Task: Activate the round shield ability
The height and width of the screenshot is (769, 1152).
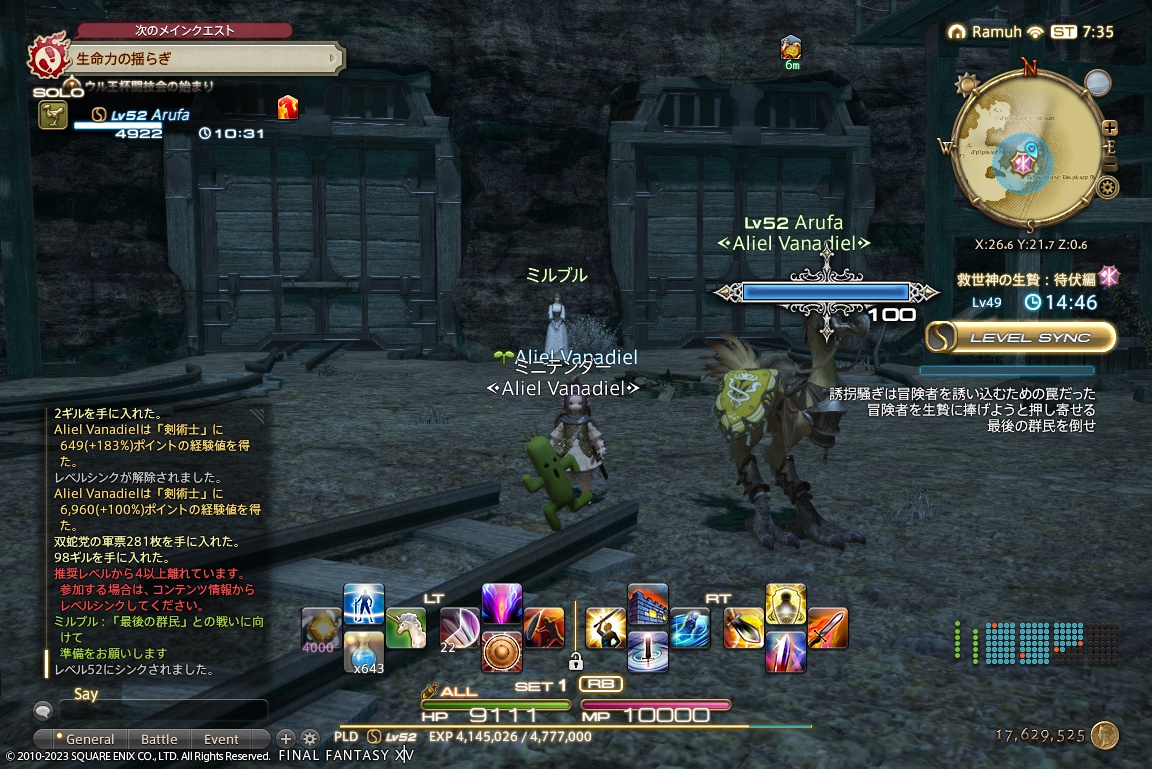Action: point(501,651)
